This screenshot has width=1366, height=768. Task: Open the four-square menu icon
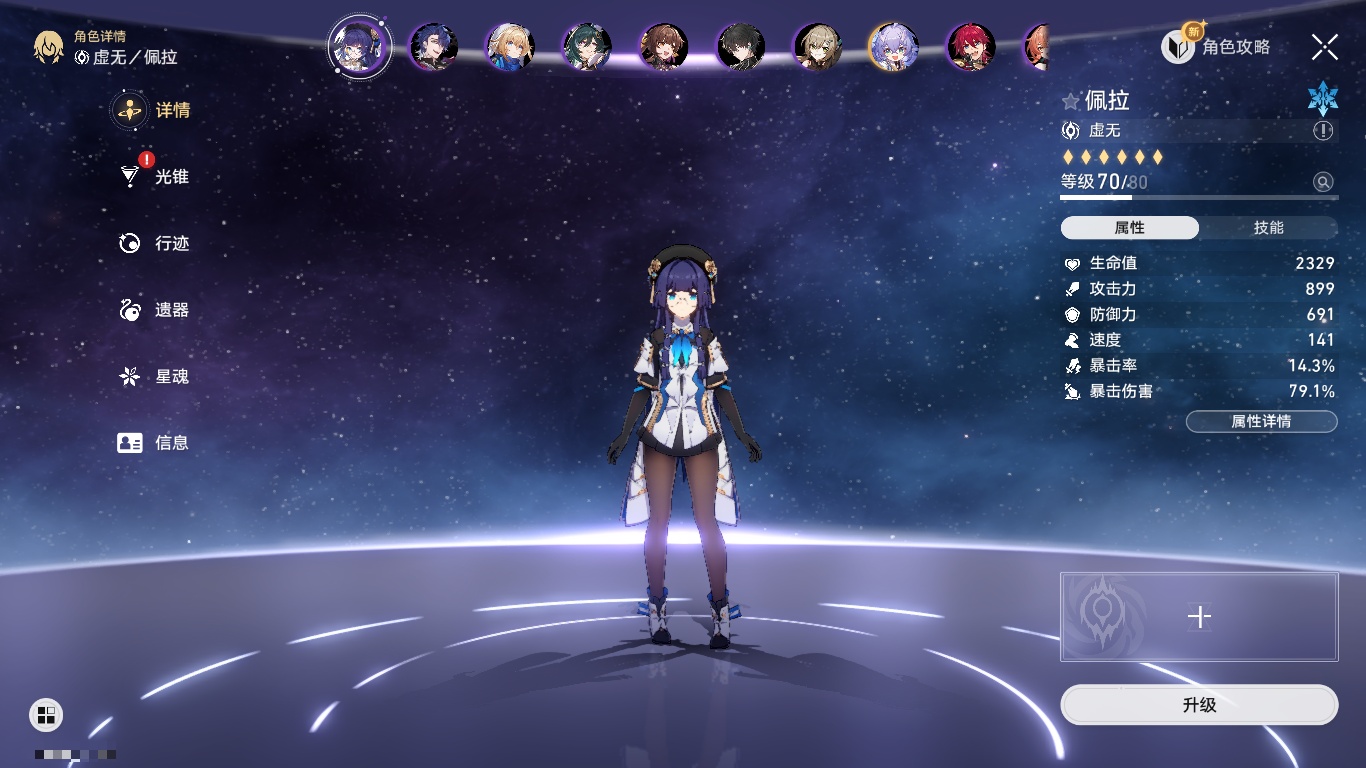click(x=46, y=714)
